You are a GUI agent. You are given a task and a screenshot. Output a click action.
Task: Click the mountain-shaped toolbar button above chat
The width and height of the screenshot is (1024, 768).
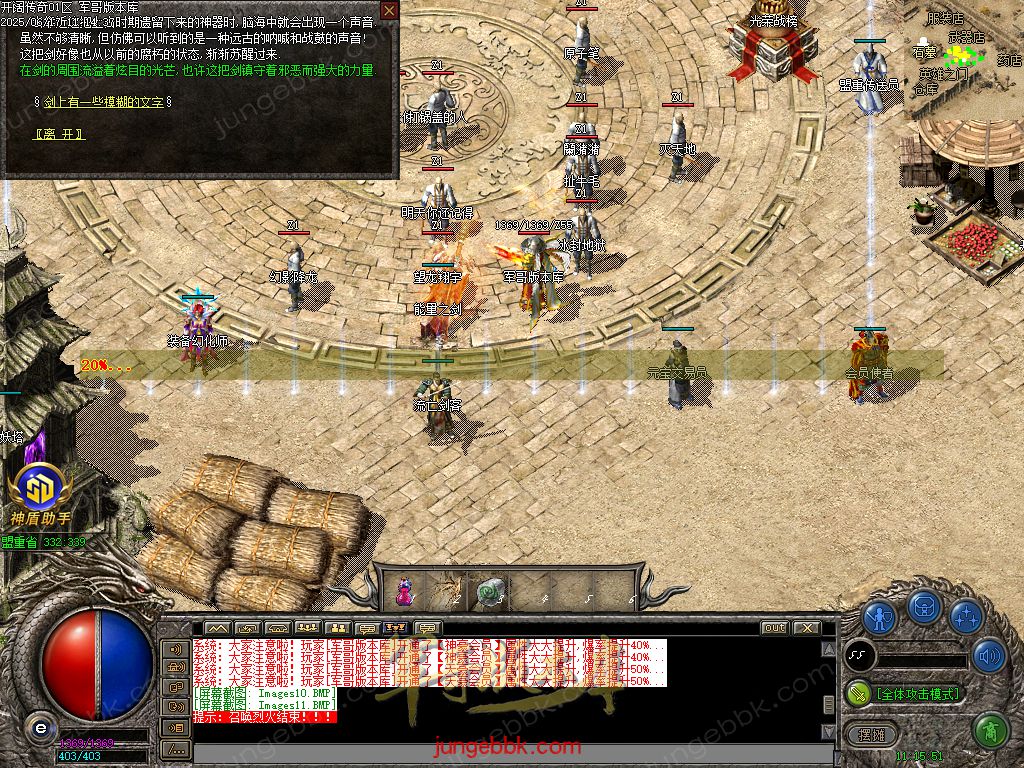[218, 628]
